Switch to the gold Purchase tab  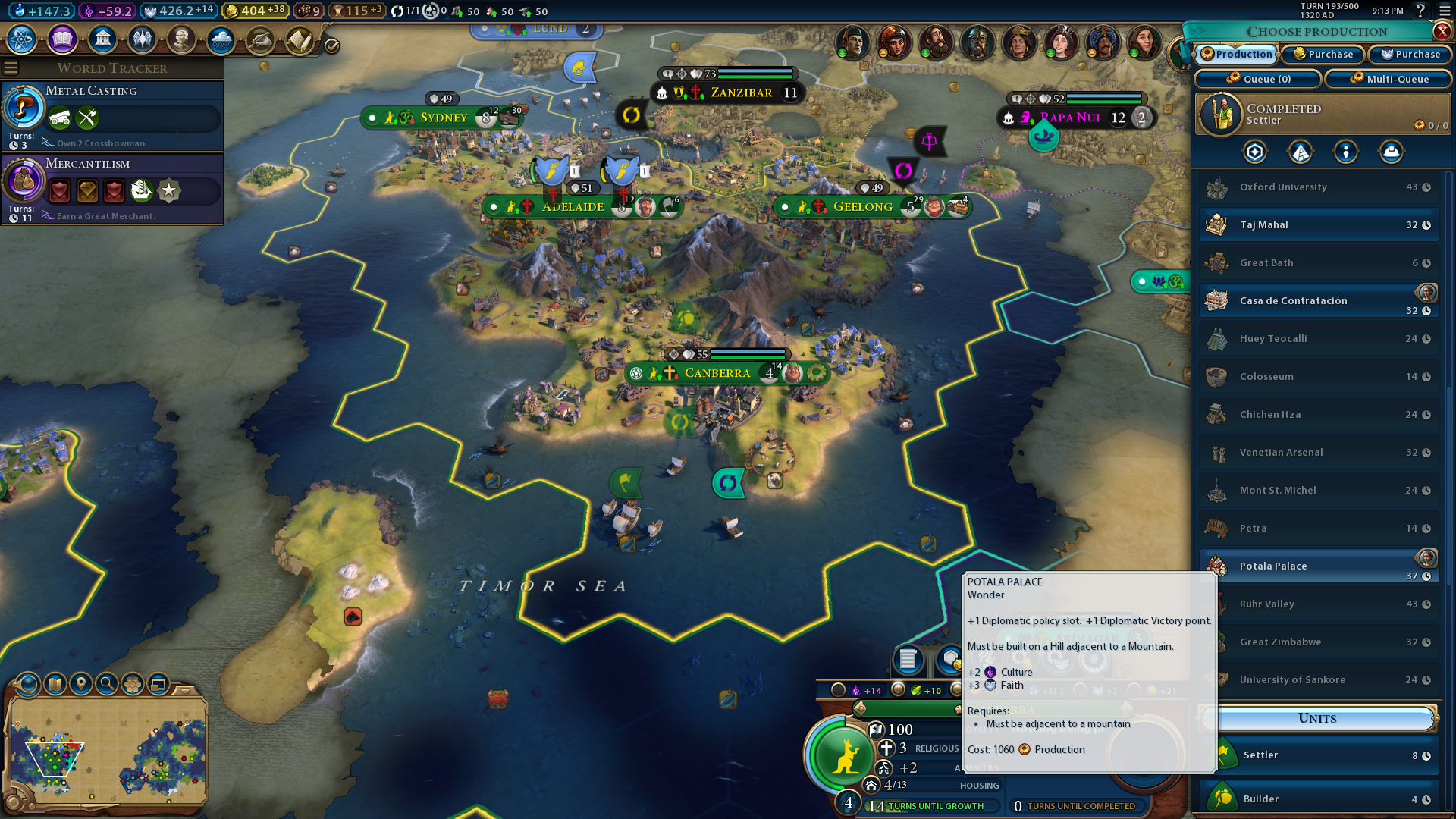point(1323,55)
